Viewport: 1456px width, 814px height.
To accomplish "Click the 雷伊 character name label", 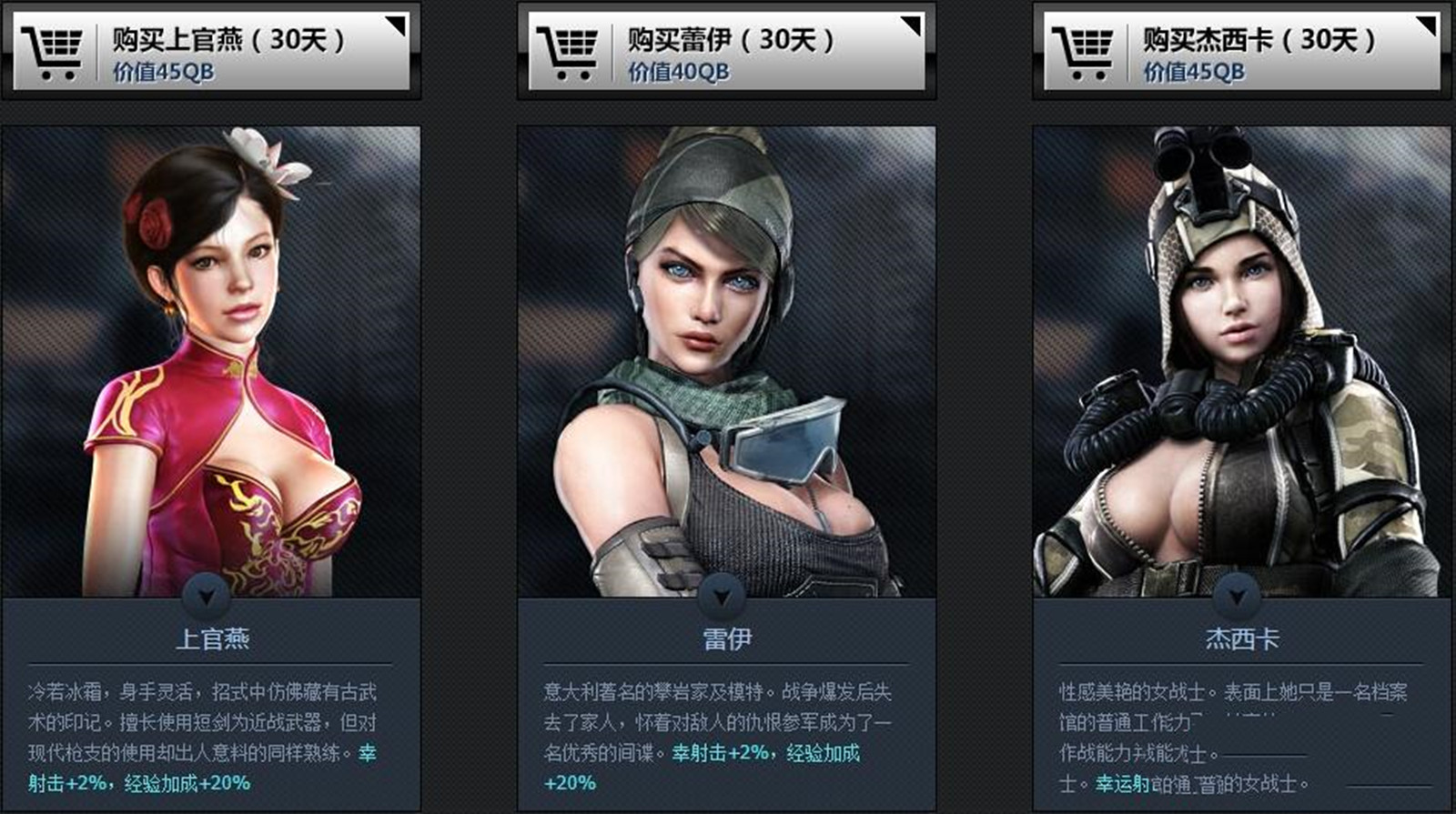I will [x=724, y=638].
